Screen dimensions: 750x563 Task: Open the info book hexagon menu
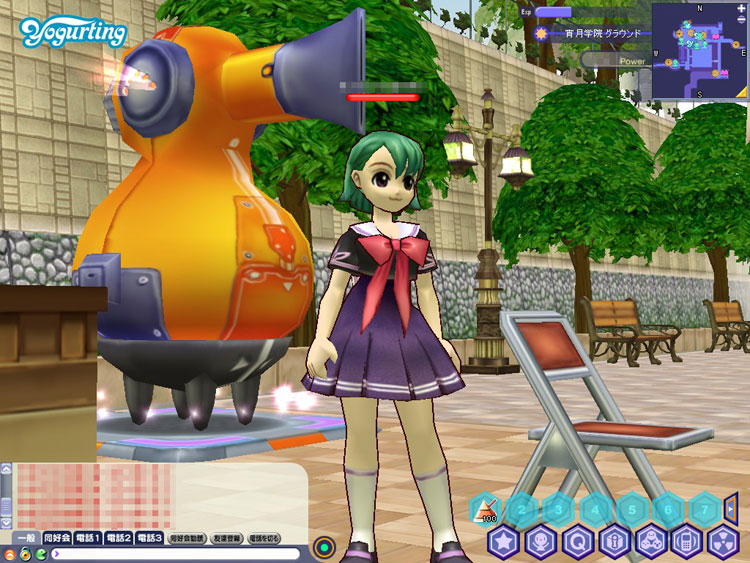pos(614,543)
